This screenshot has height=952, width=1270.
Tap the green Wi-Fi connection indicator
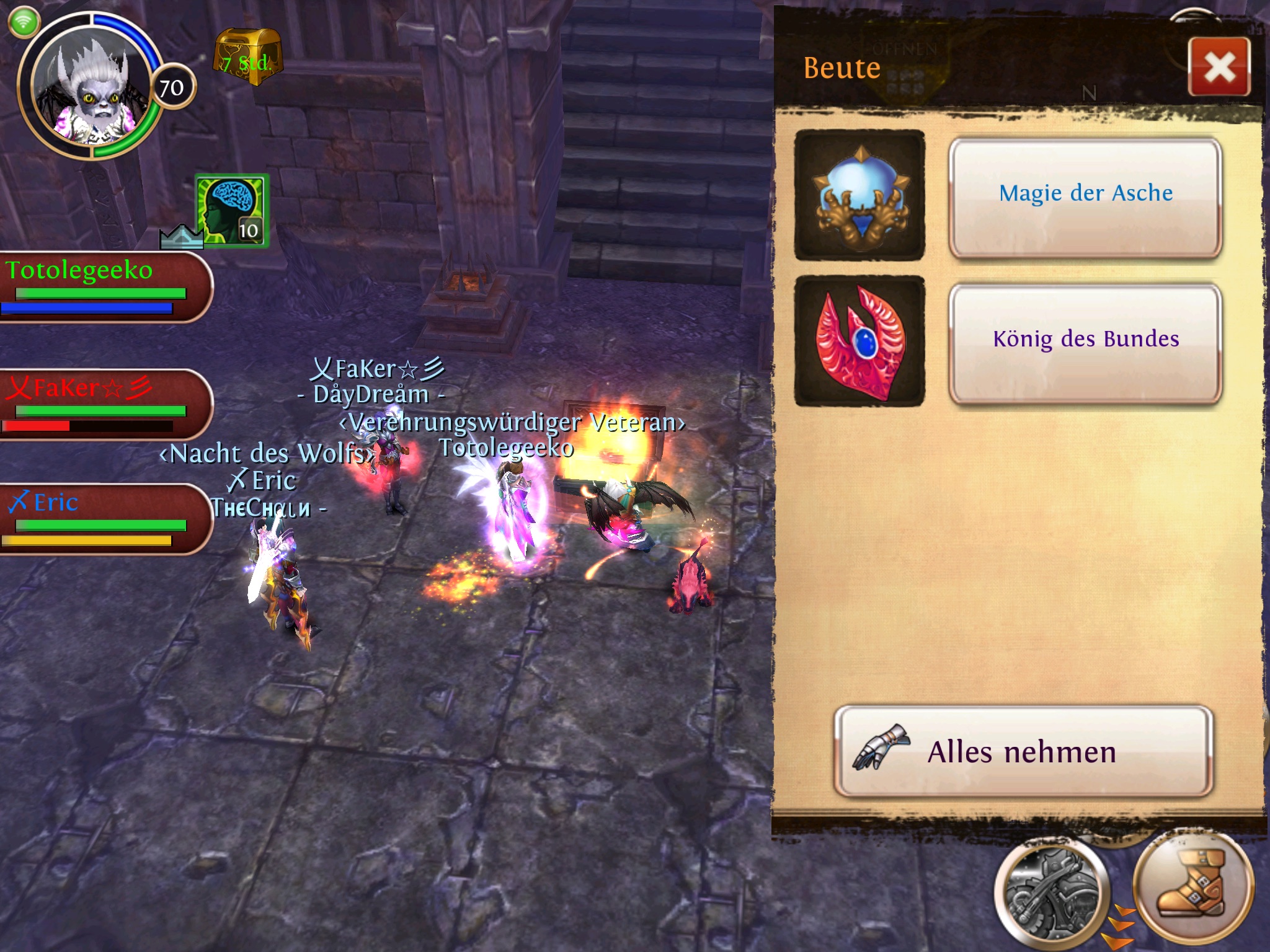point(24,22)
